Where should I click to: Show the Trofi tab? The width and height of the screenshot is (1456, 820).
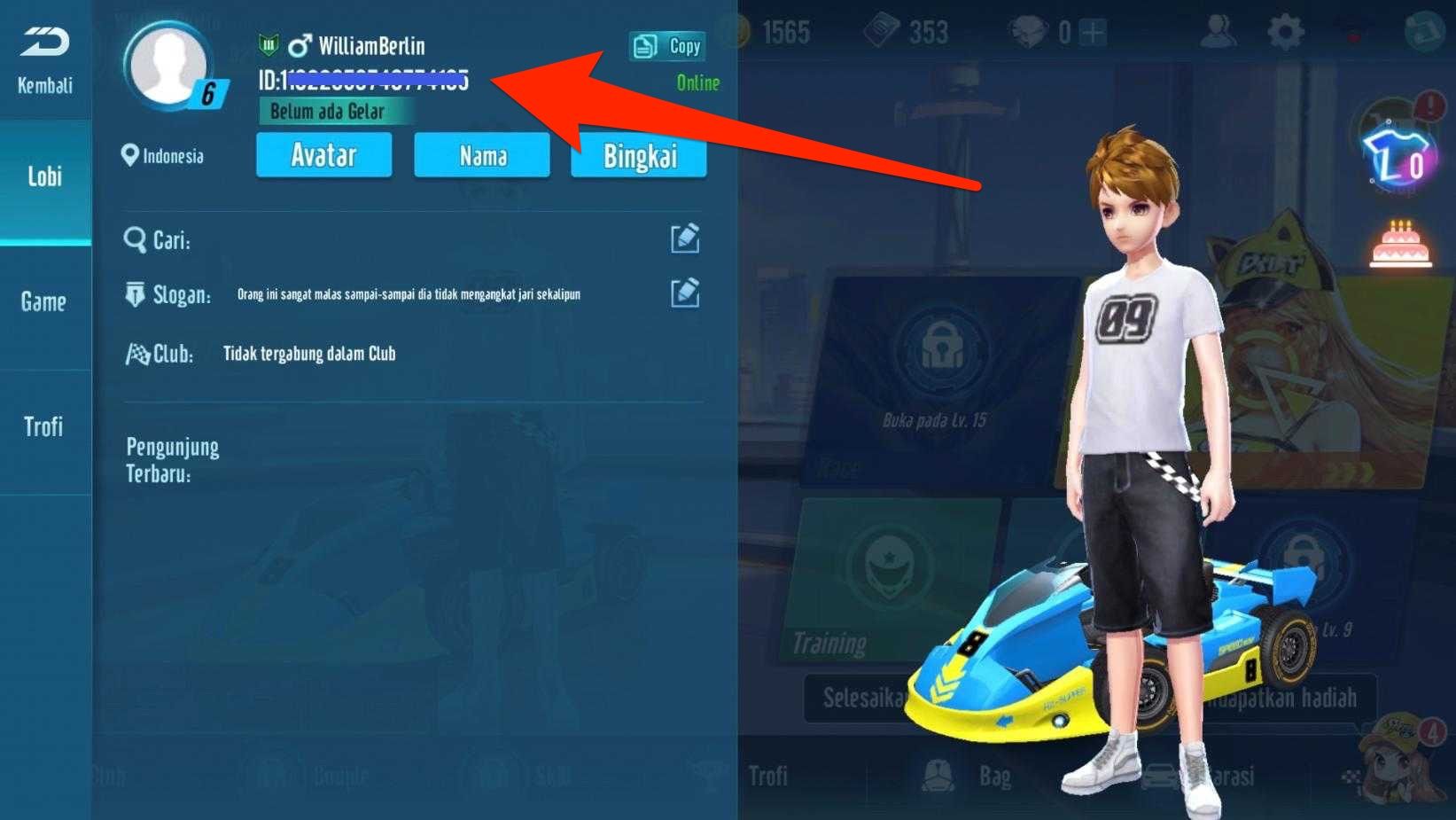44,427
